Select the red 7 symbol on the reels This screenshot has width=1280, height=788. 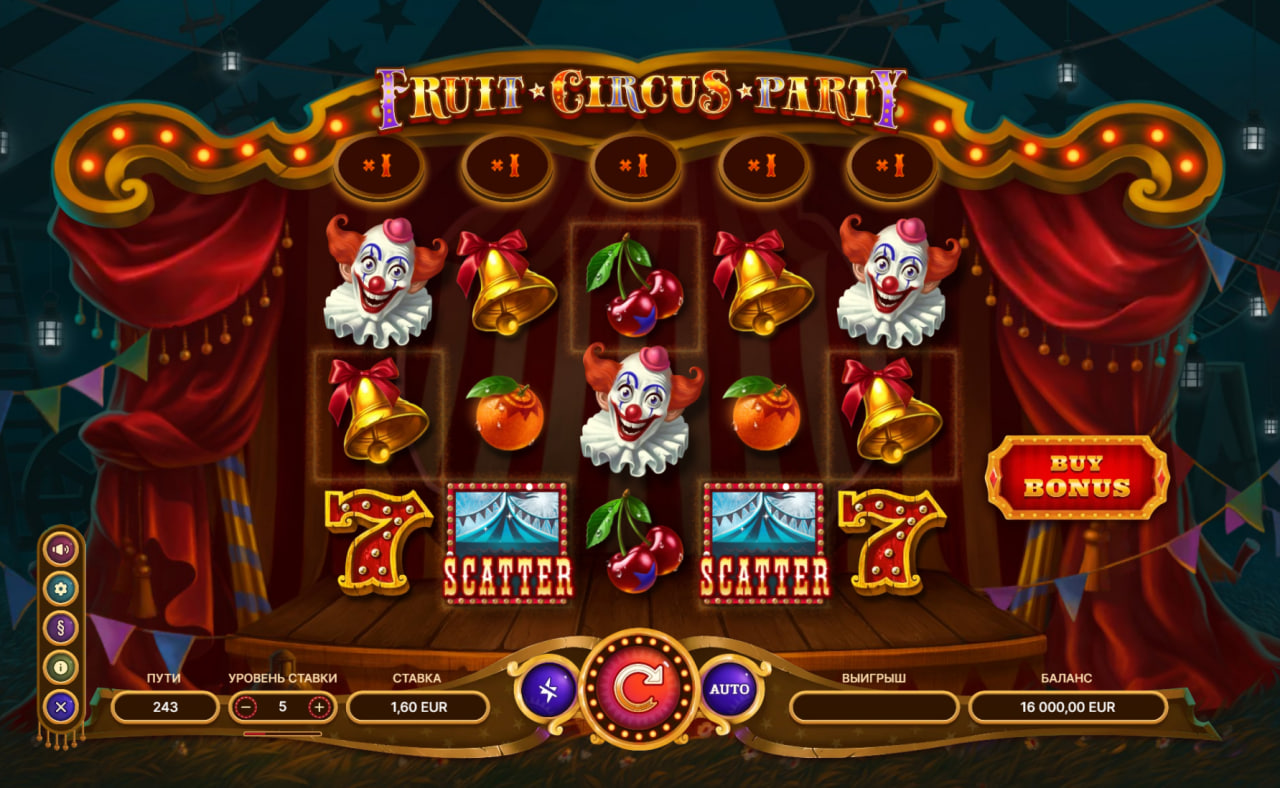click(x=380, y=544)
